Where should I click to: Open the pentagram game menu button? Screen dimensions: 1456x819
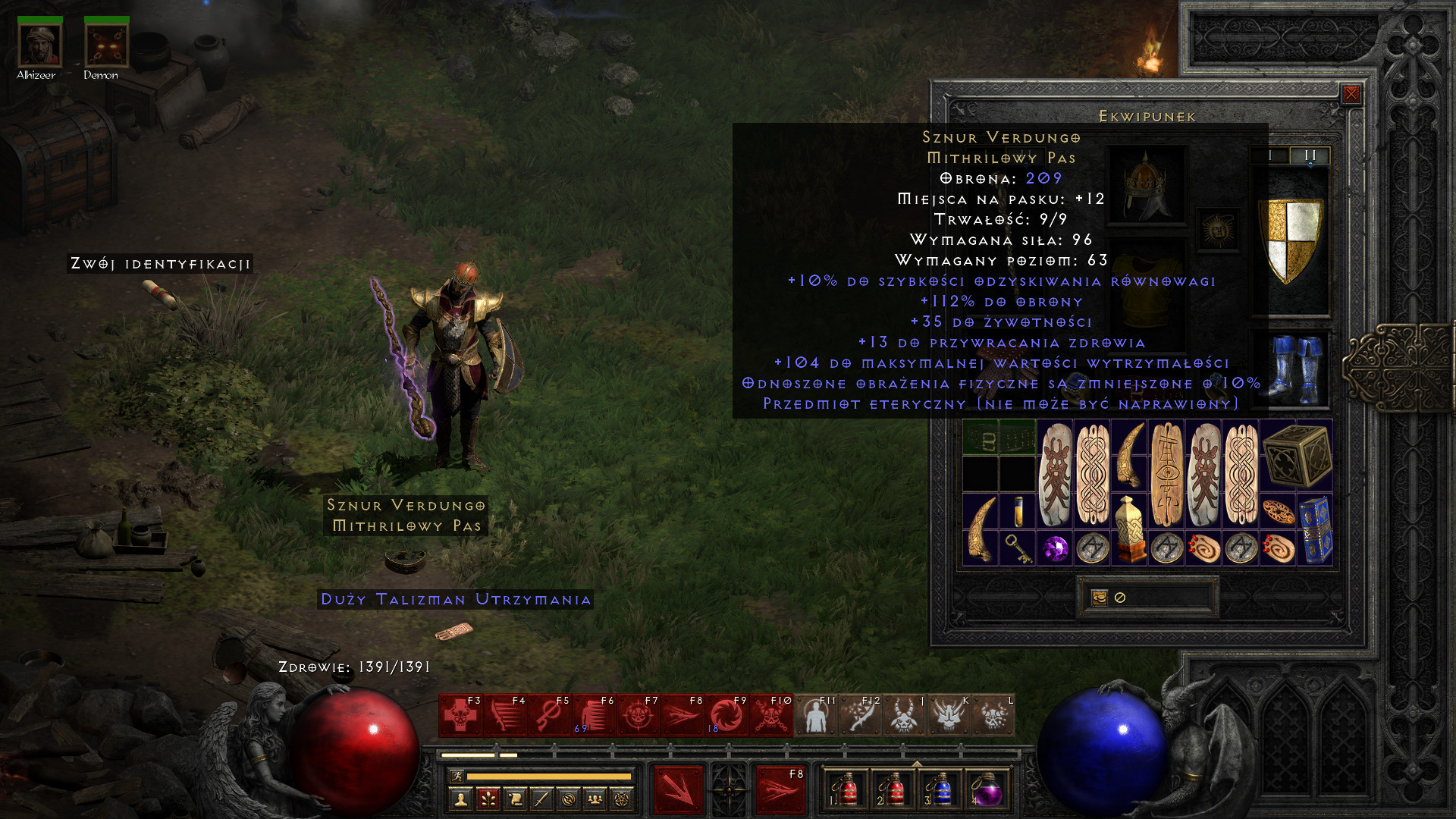pyautogui.click(x=622, y=799)
